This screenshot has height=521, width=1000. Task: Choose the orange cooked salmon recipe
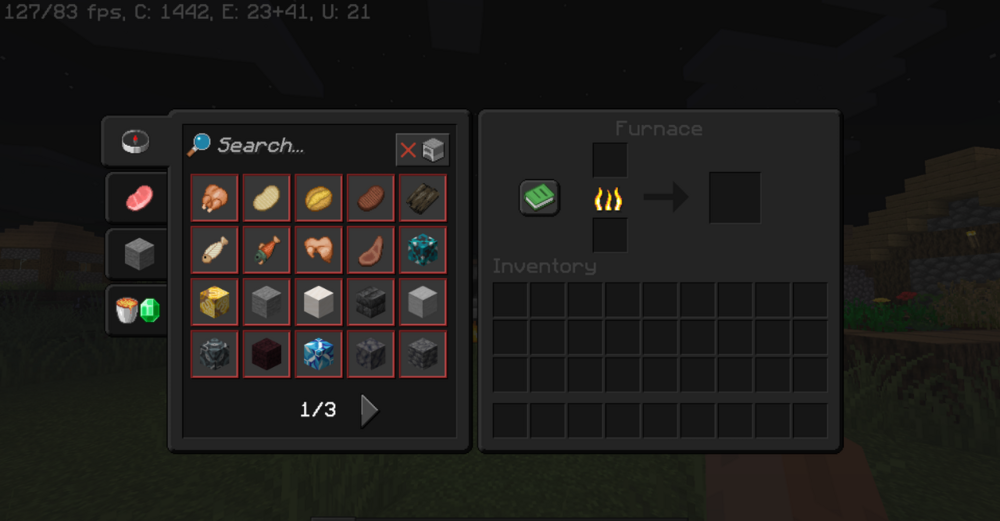point(266,250)
